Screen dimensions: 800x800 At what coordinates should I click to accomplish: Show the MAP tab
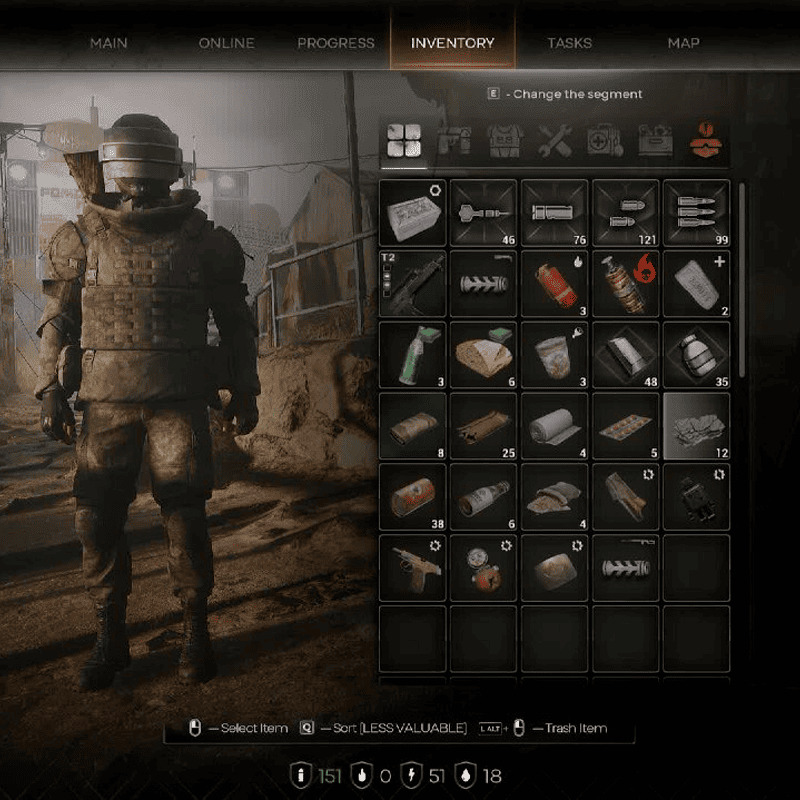pyautogui.click(x=683, y=43)
